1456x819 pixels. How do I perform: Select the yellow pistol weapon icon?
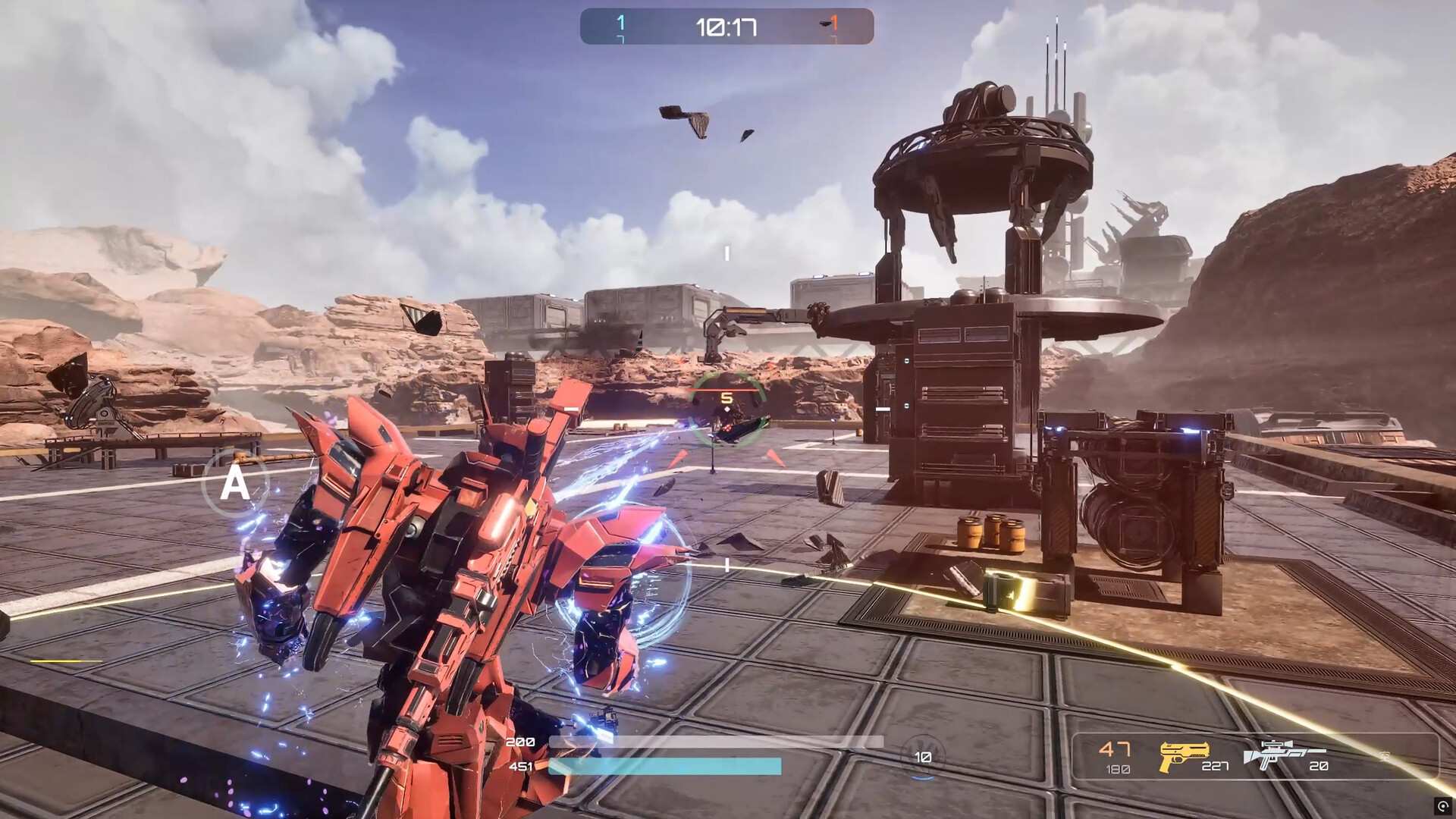click(x=1184, y=755)
